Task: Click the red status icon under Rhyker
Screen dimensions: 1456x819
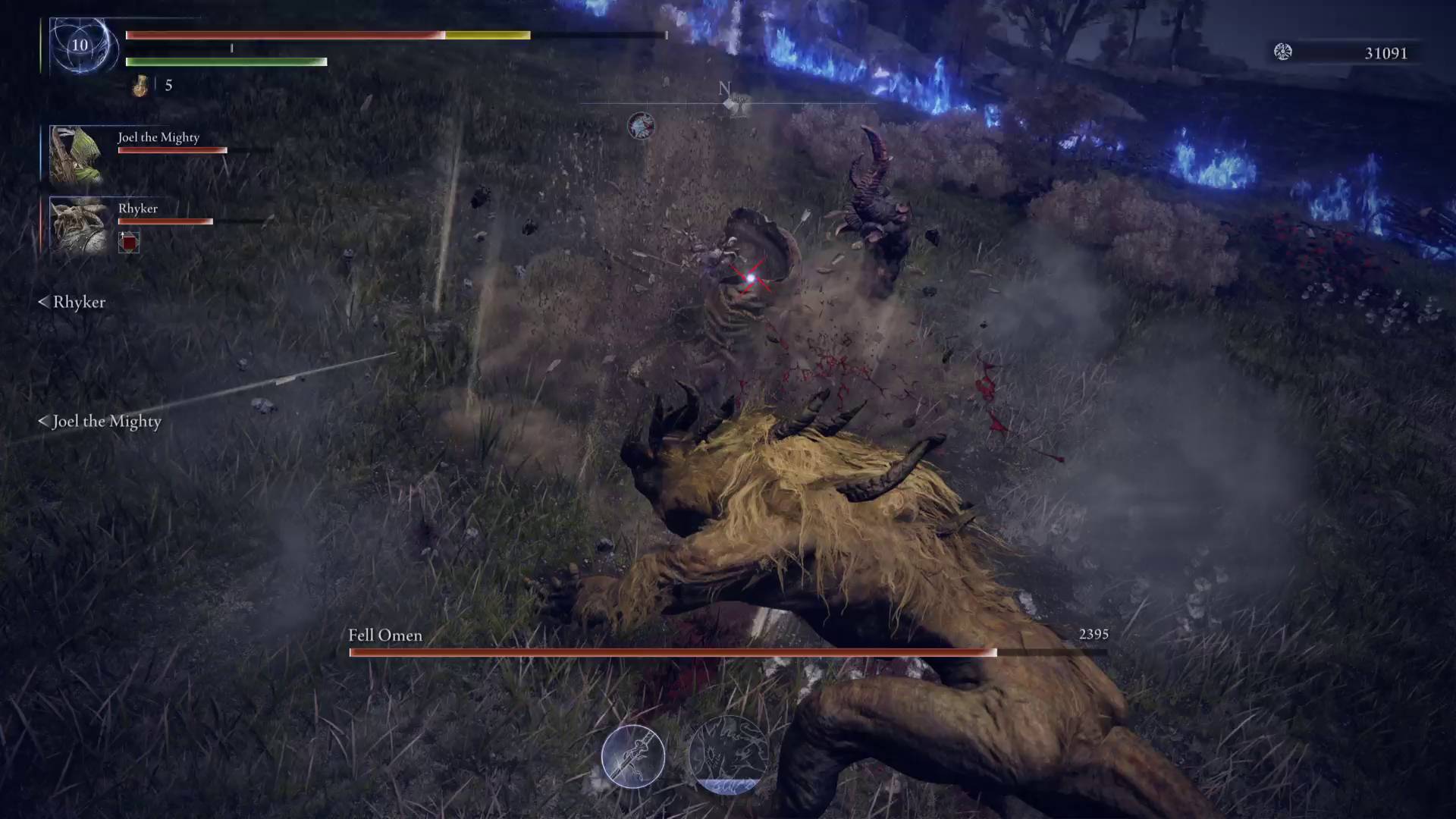Action: pos(129,242)
